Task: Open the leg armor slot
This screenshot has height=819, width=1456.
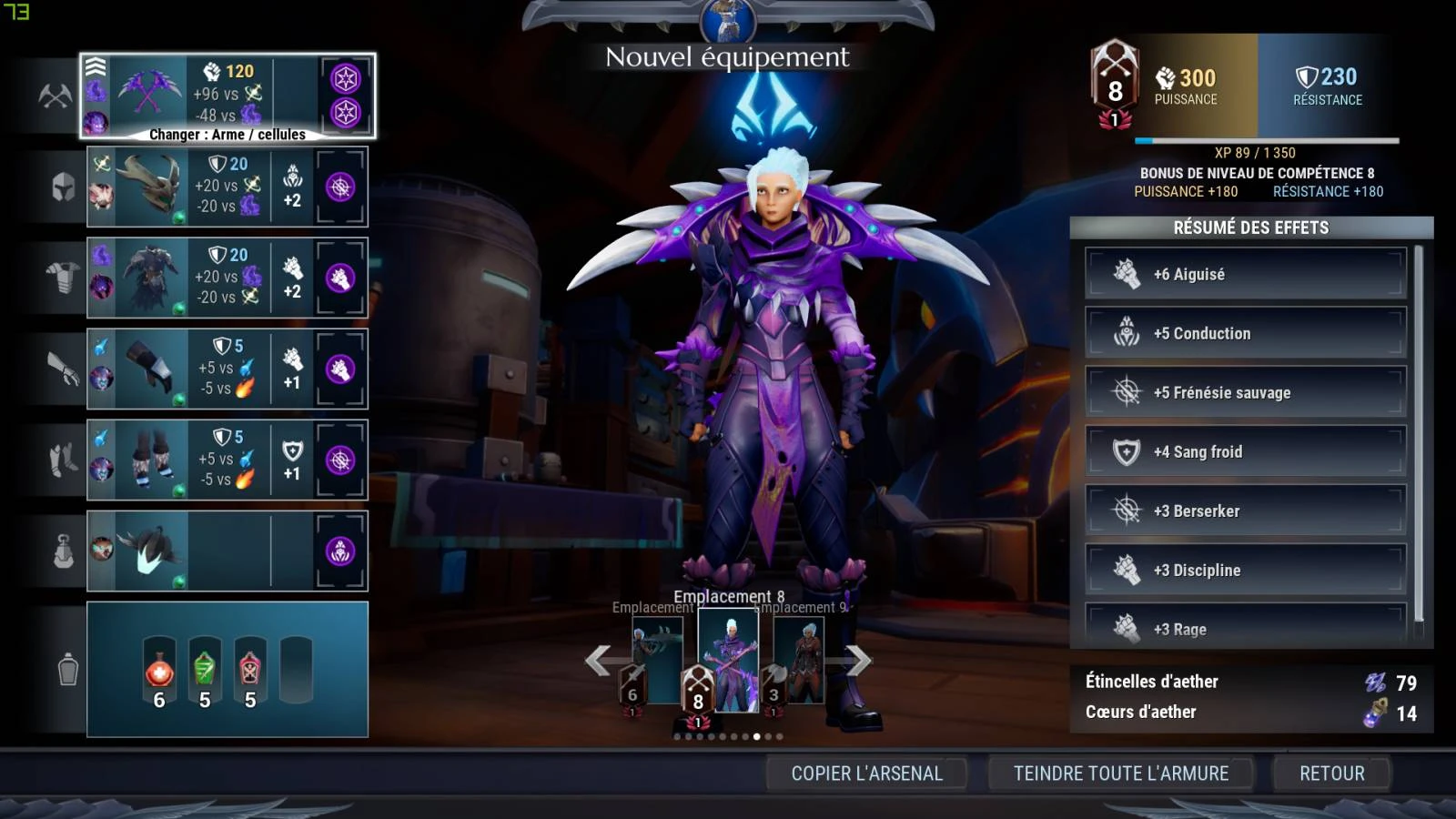Action: (227, 460)
